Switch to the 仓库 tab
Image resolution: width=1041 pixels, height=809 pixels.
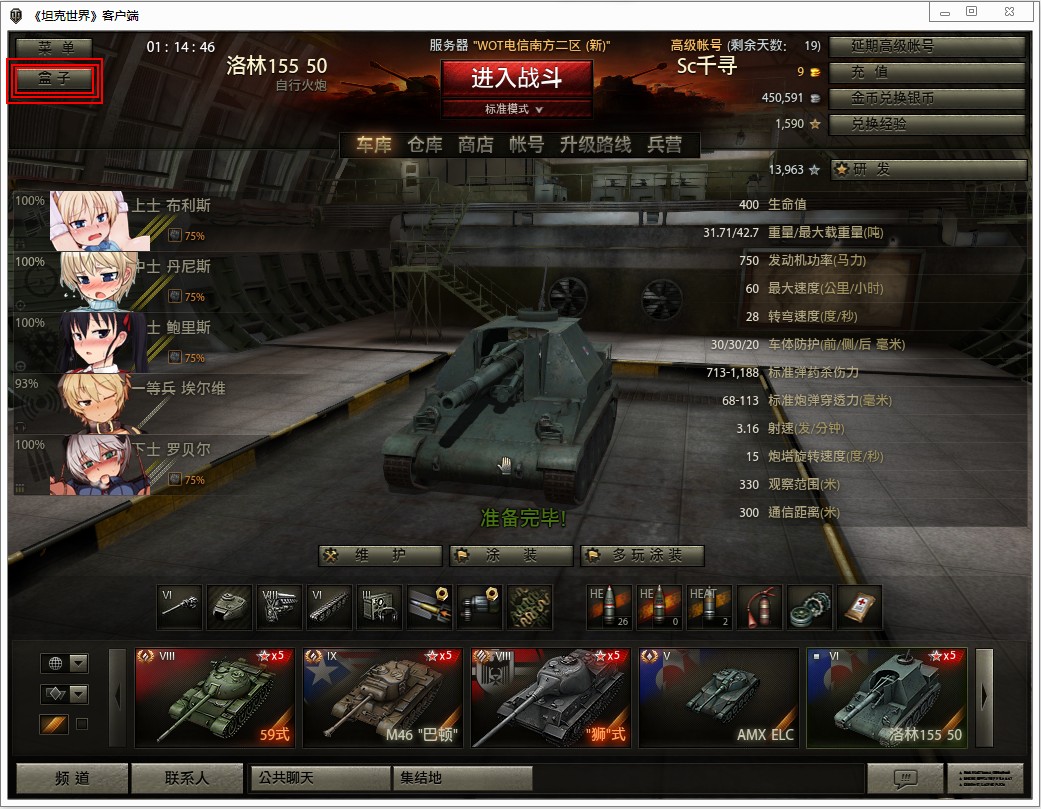click(x=424, y=145)
